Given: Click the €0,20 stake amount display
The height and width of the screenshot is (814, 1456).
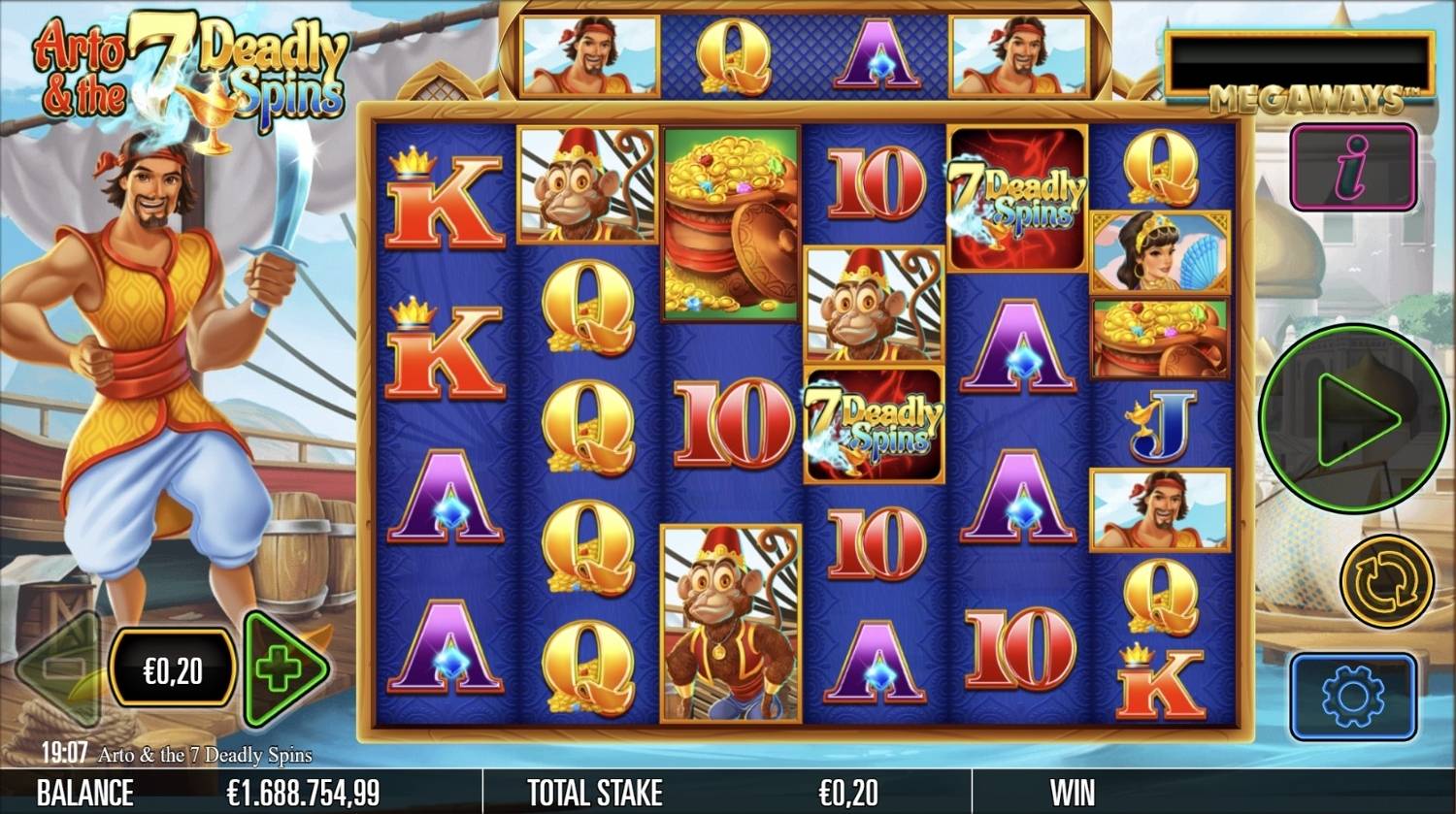Looking at the screenshot, I should (173, 667).
